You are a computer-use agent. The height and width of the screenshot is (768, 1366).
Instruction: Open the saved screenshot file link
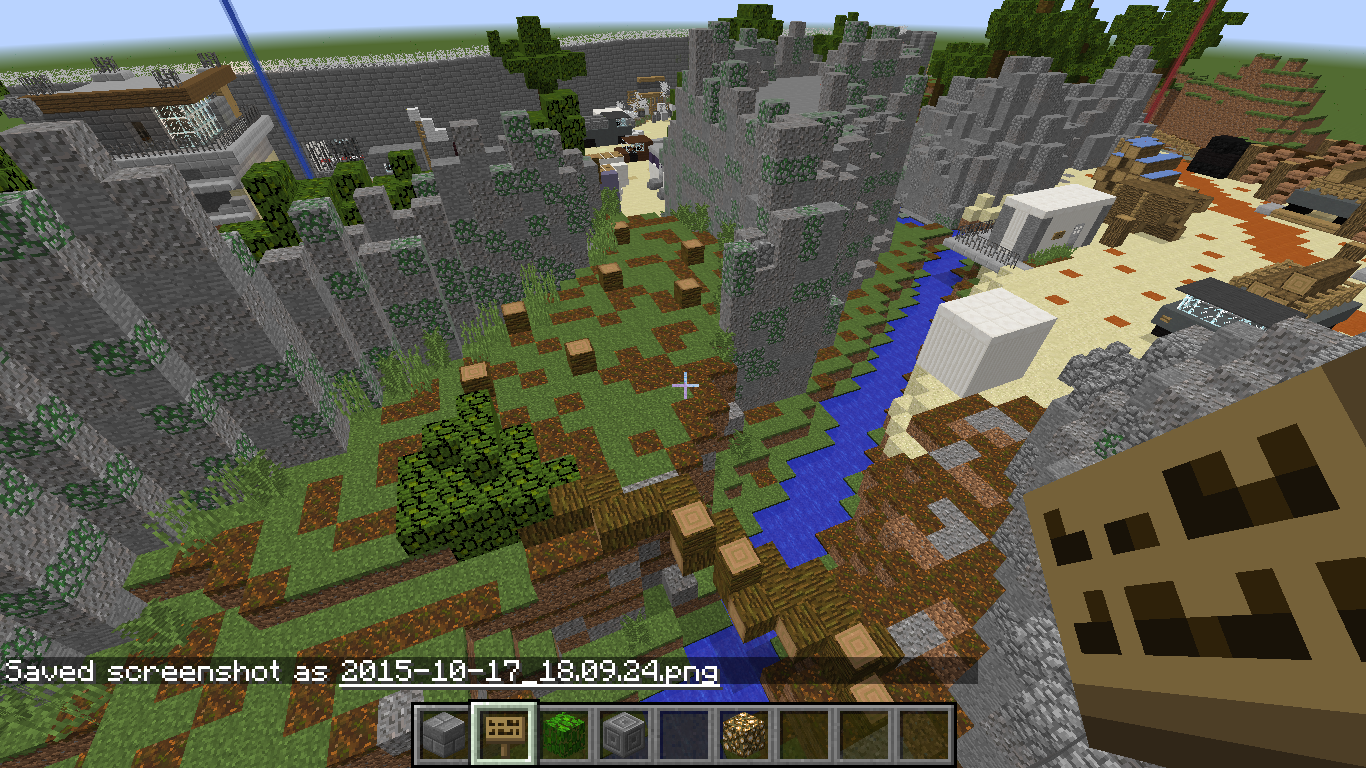click(529, 671)
